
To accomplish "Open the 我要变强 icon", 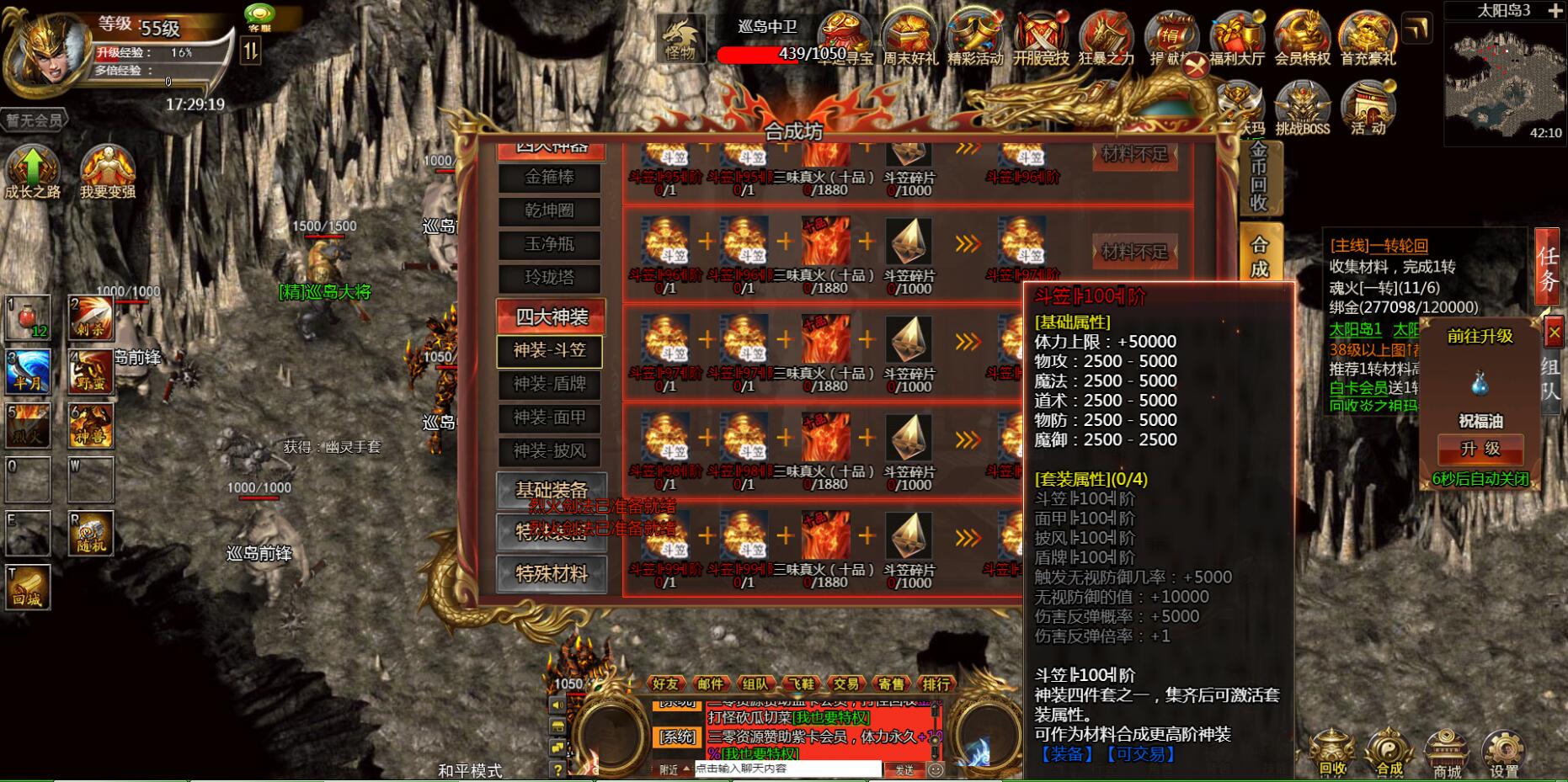I will pyautogui.click(x=108, y=171).
